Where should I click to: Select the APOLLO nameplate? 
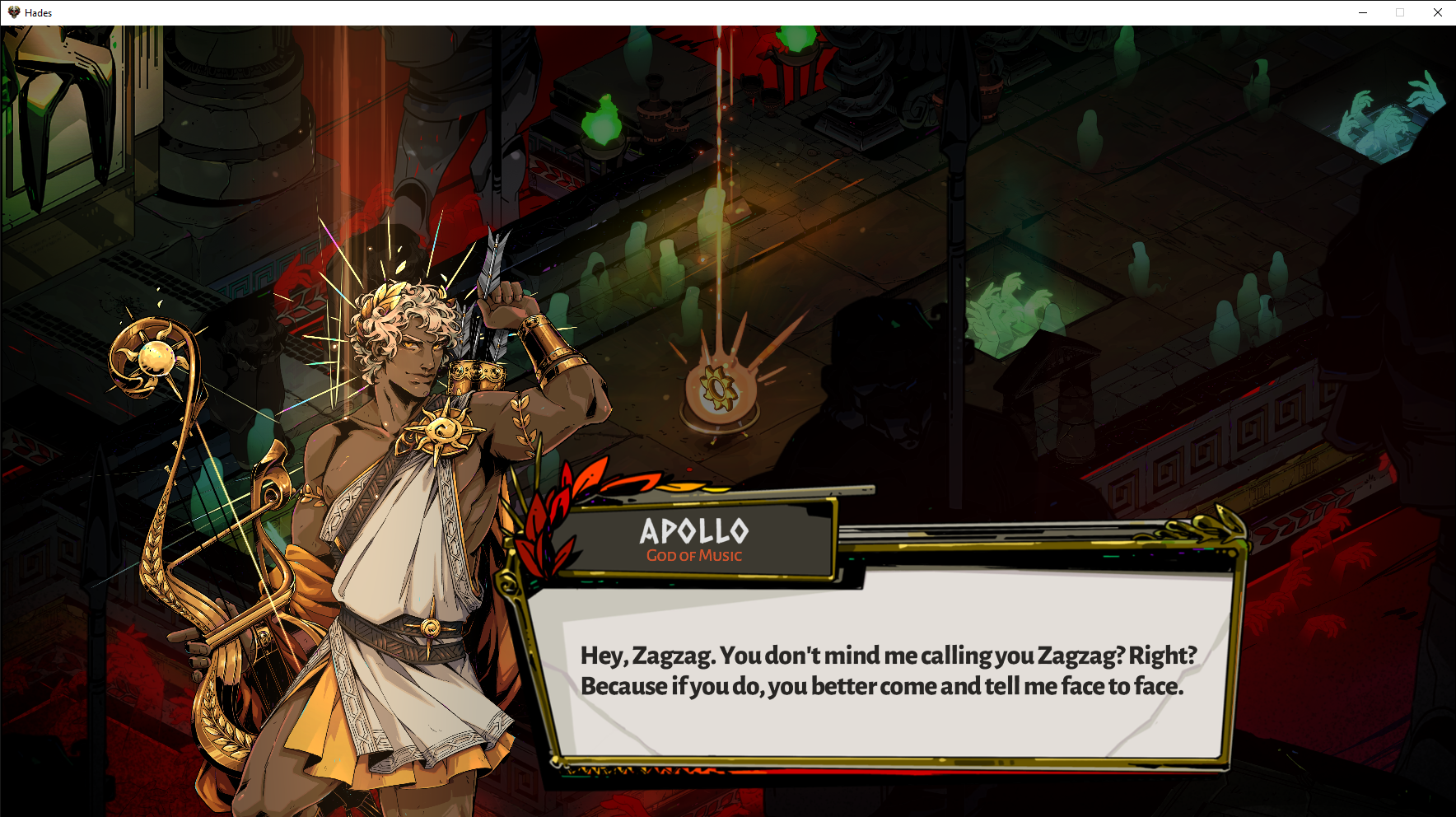tap(696, 531)
